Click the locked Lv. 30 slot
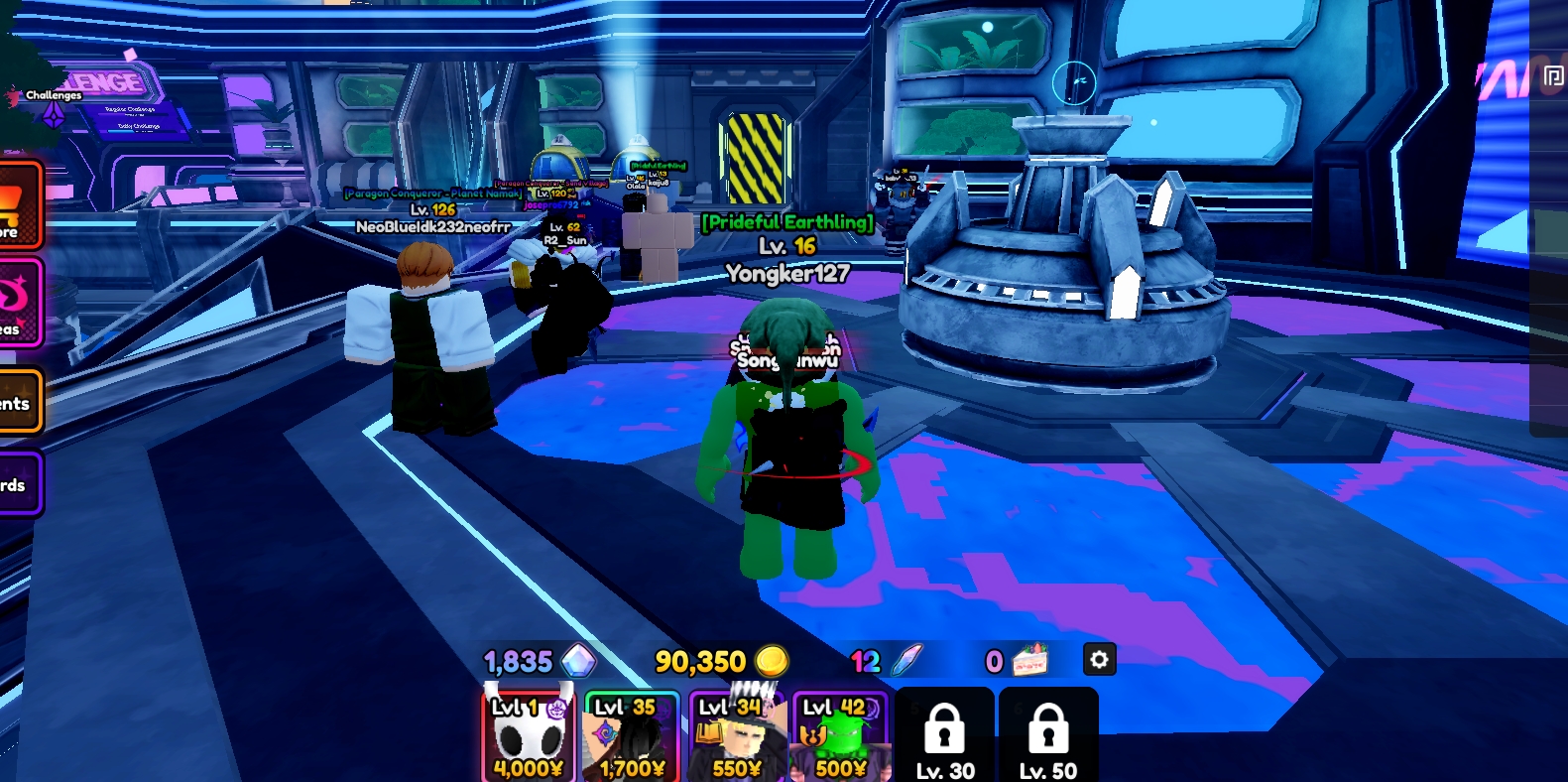The height and width of the screenshot is (782, 1568). coord(944,734)
